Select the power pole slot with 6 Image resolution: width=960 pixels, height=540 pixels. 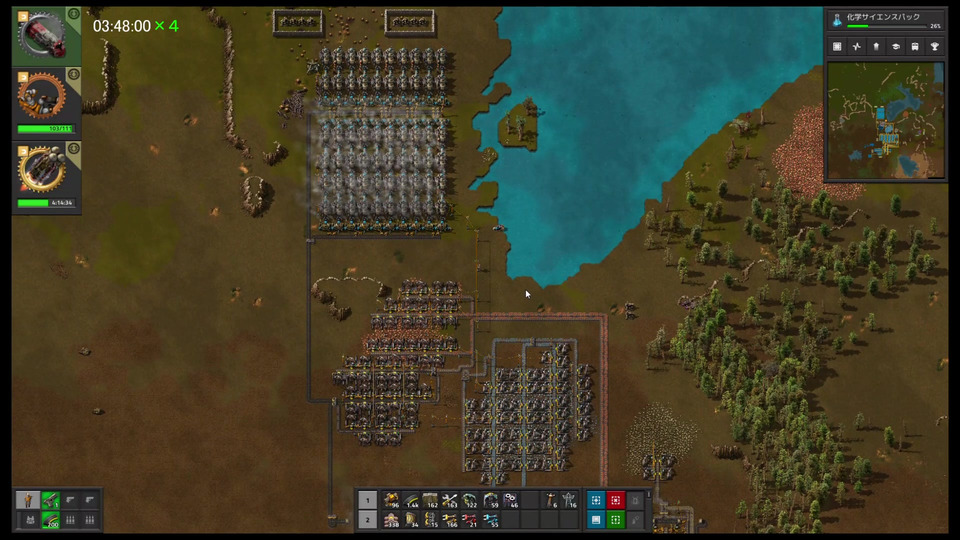coord(550,500)
